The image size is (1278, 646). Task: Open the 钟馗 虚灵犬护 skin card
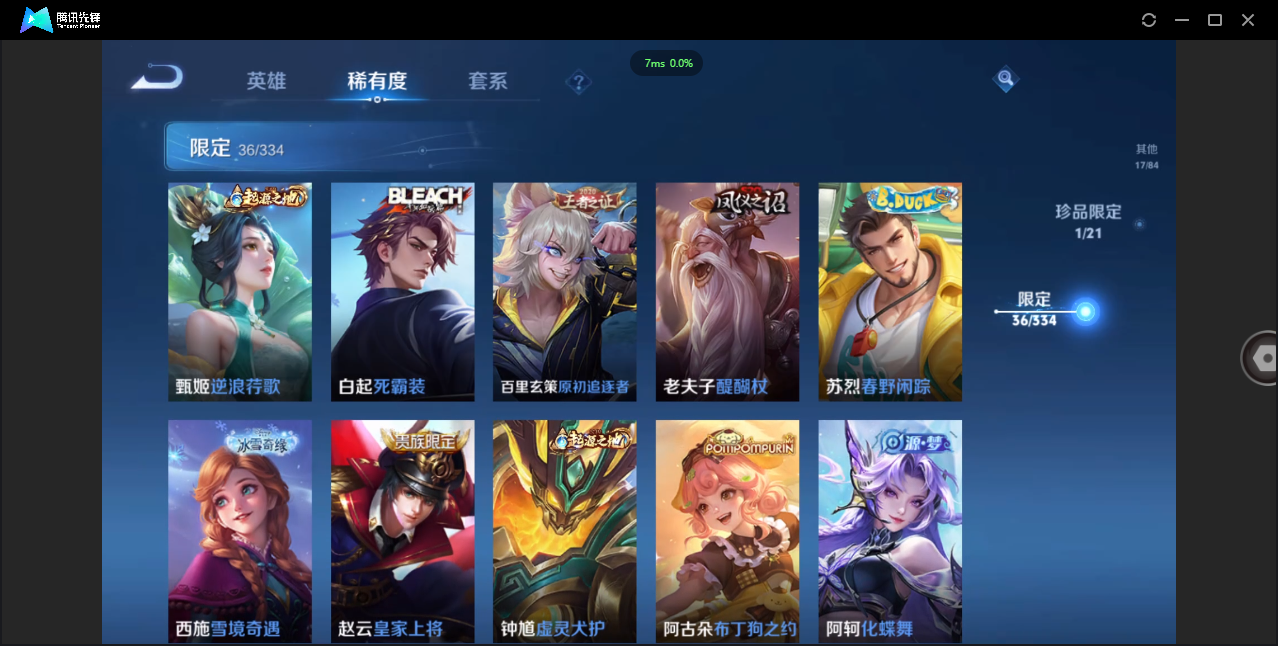(564, 530)
